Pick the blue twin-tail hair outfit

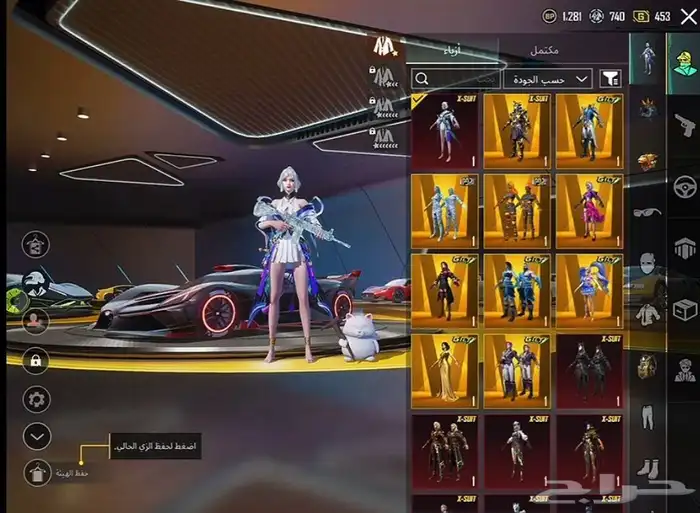pyautogui.click(x=589, y=290)
